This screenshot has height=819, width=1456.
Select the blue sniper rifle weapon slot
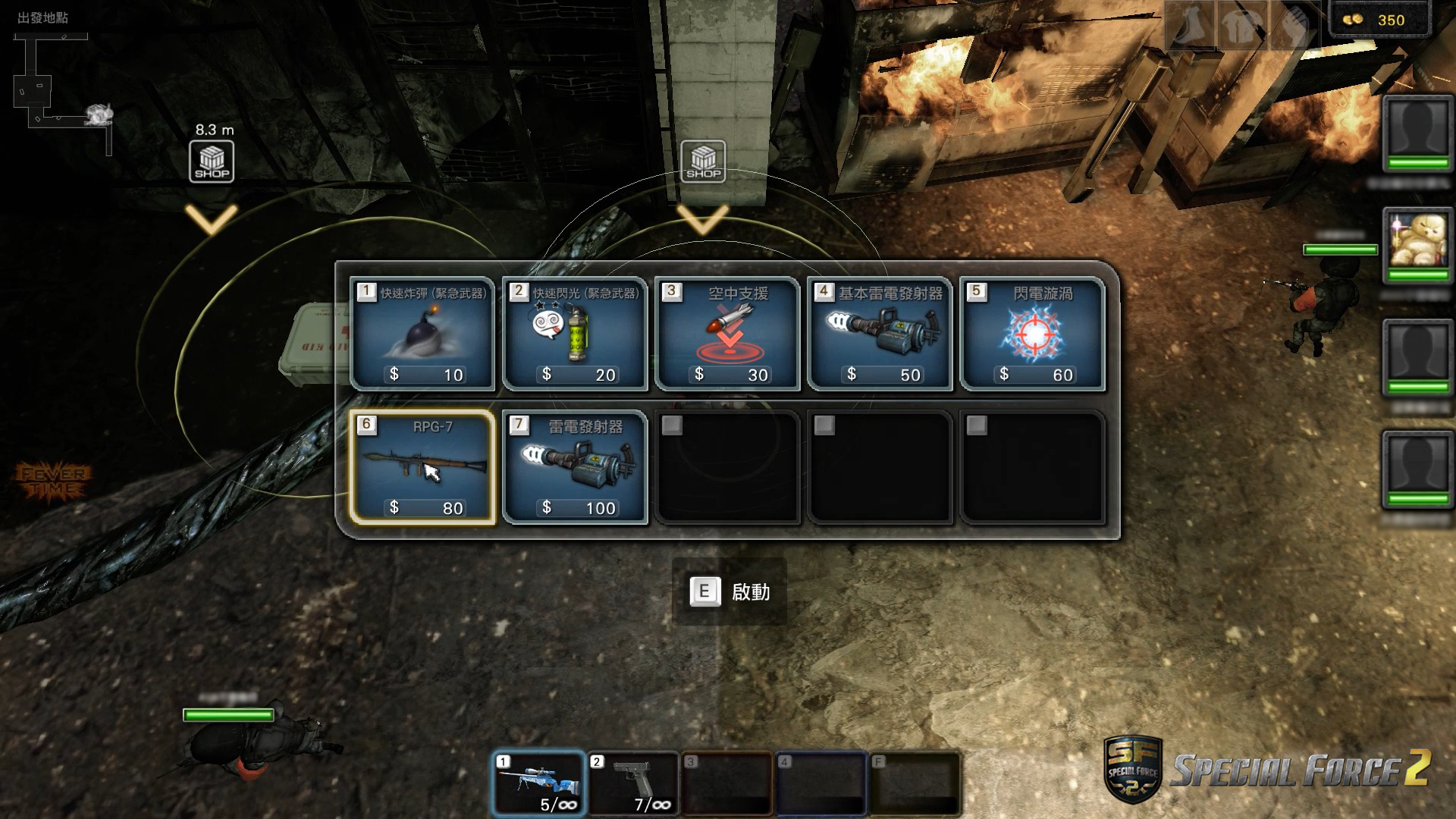tap(538, 783)
